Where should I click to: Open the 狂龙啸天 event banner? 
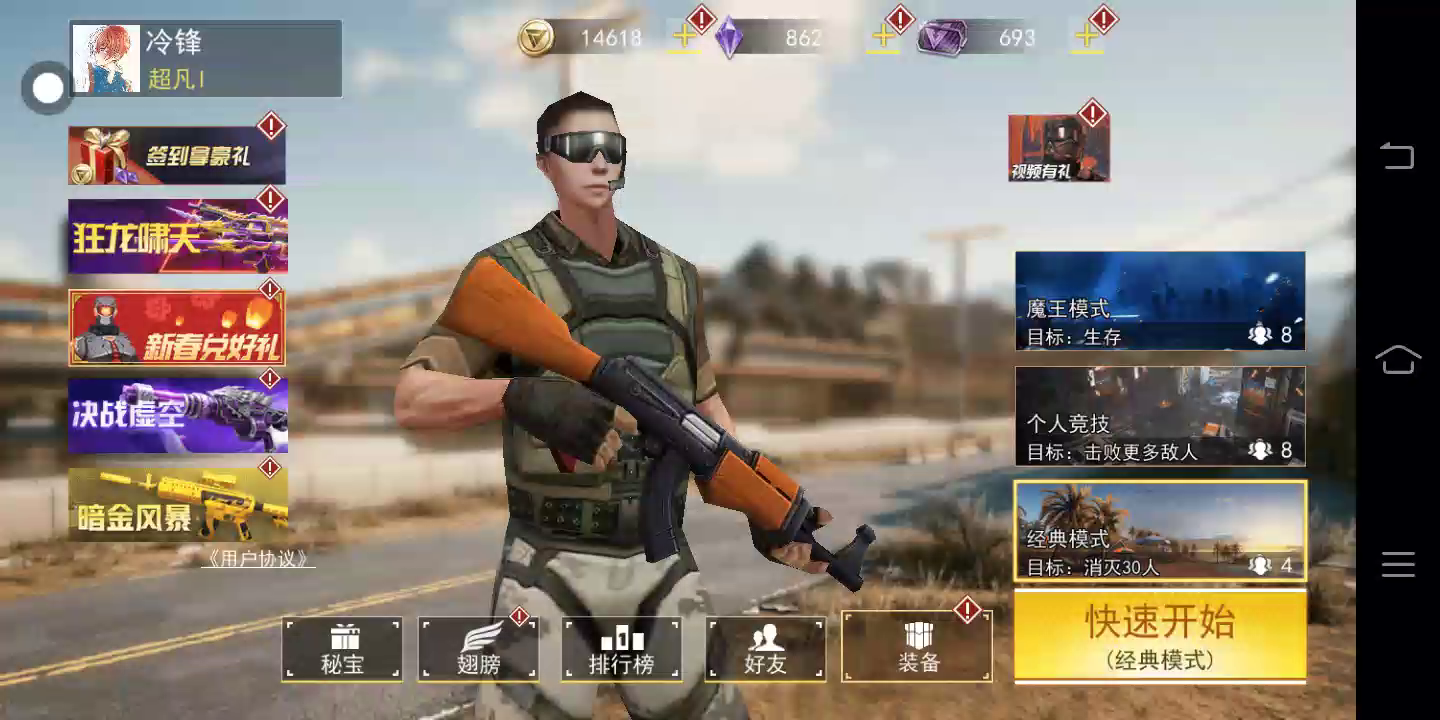pyautogui.click(x=177, y=236)
